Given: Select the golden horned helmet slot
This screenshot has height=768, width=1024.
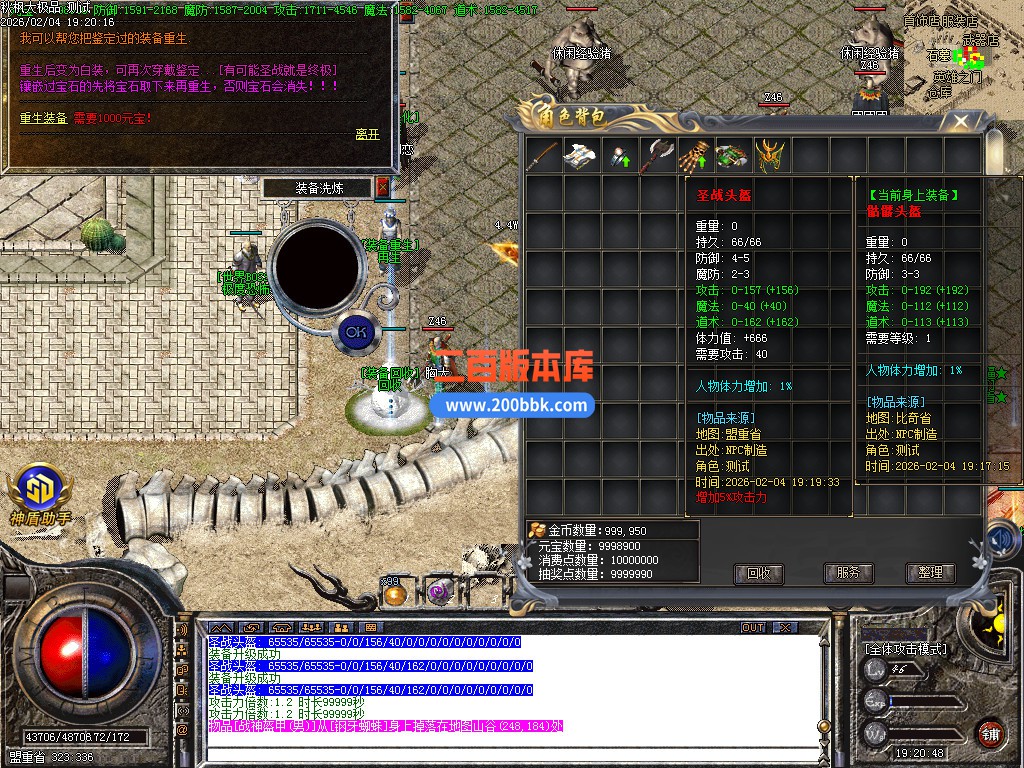Looking at the screenshot, I should pos(770,155).
